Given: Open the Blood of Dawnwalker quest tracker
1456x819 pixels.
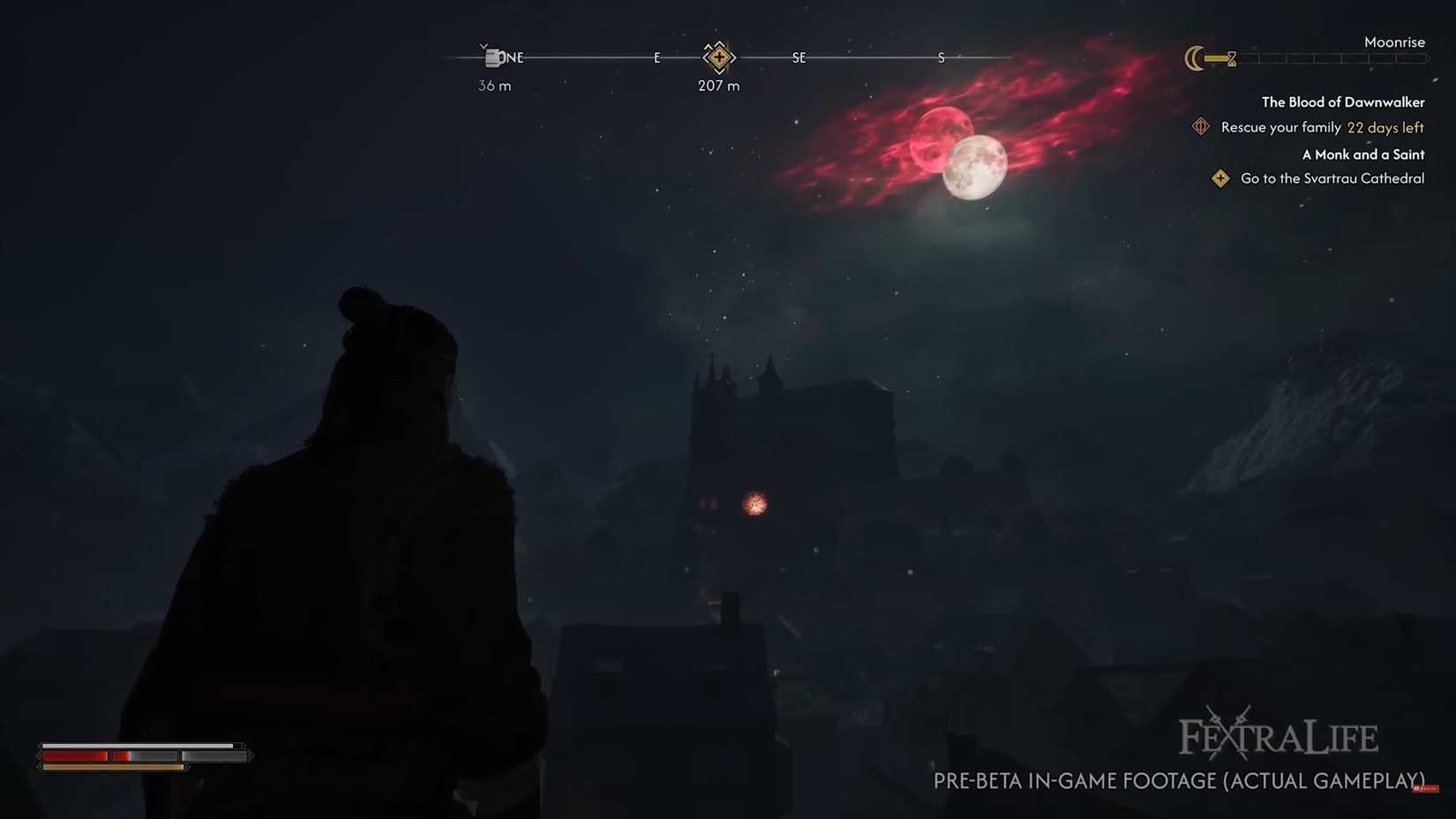Looking at the screenshot, I should 1342,102.
